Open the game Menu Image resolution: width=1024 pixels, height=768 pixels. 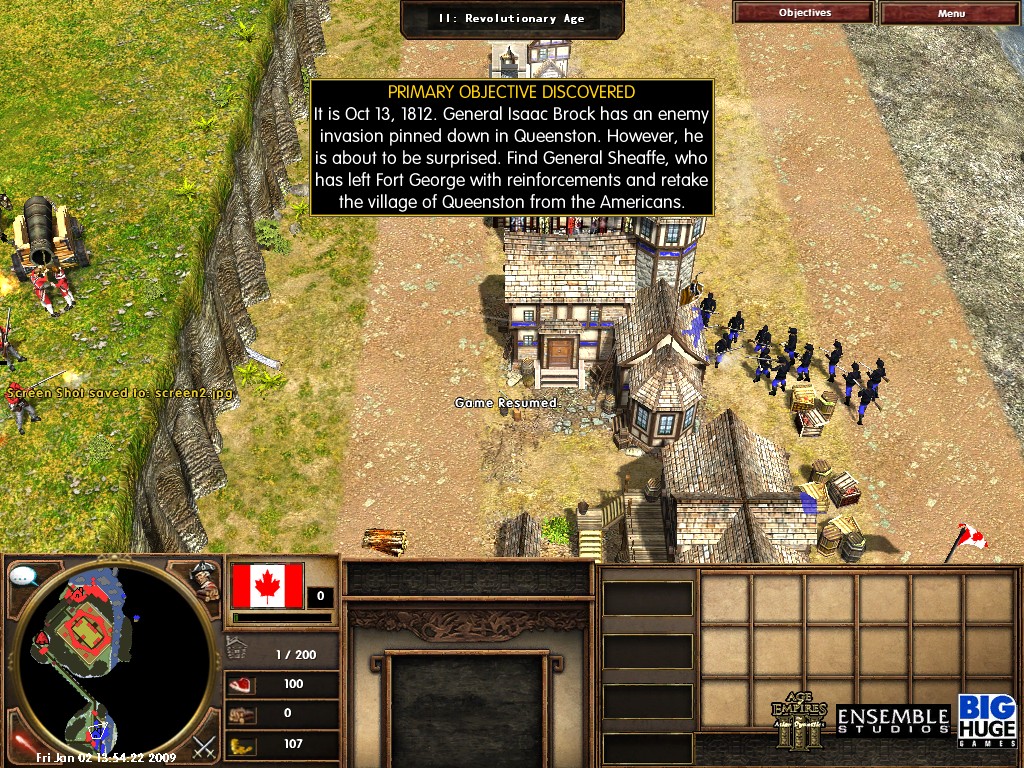coord(951,13)
